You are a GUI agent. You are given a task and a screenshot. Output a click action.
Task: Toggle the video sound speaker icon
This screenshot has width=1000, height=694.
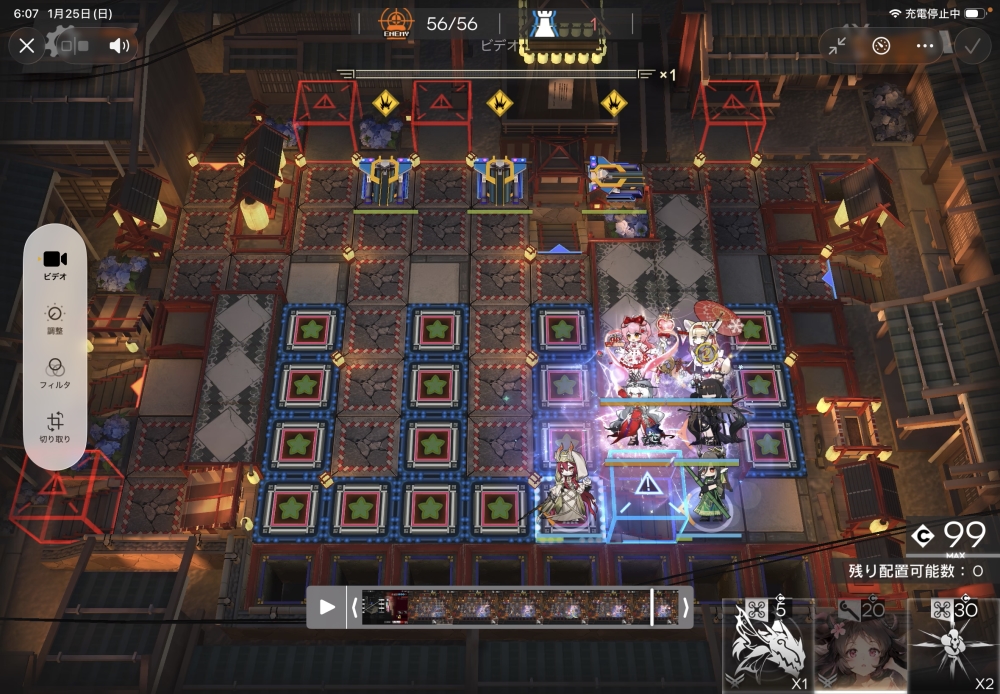[x=120, y=45]
